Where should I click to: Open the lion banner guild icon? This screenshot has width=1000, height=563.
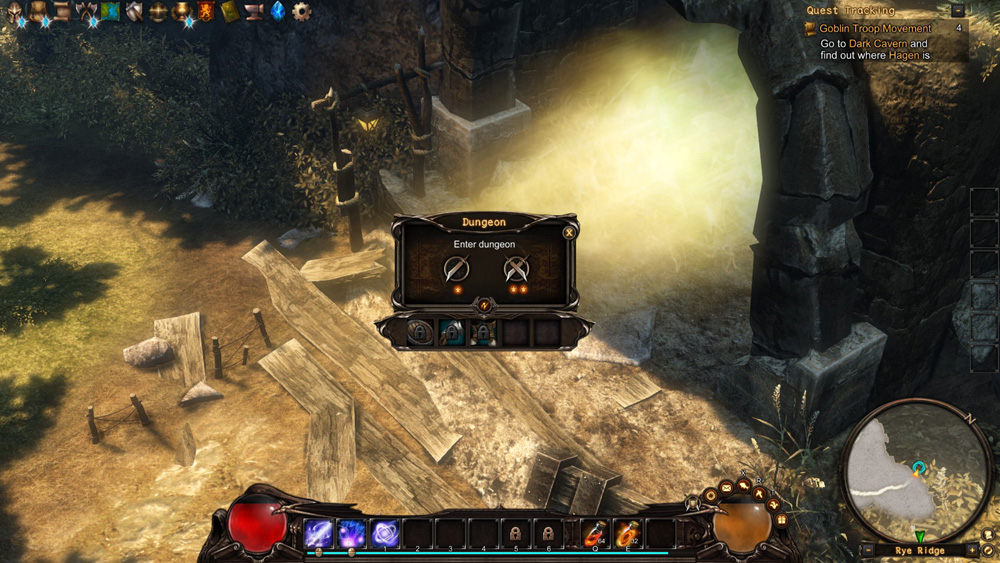coord(206,11)
